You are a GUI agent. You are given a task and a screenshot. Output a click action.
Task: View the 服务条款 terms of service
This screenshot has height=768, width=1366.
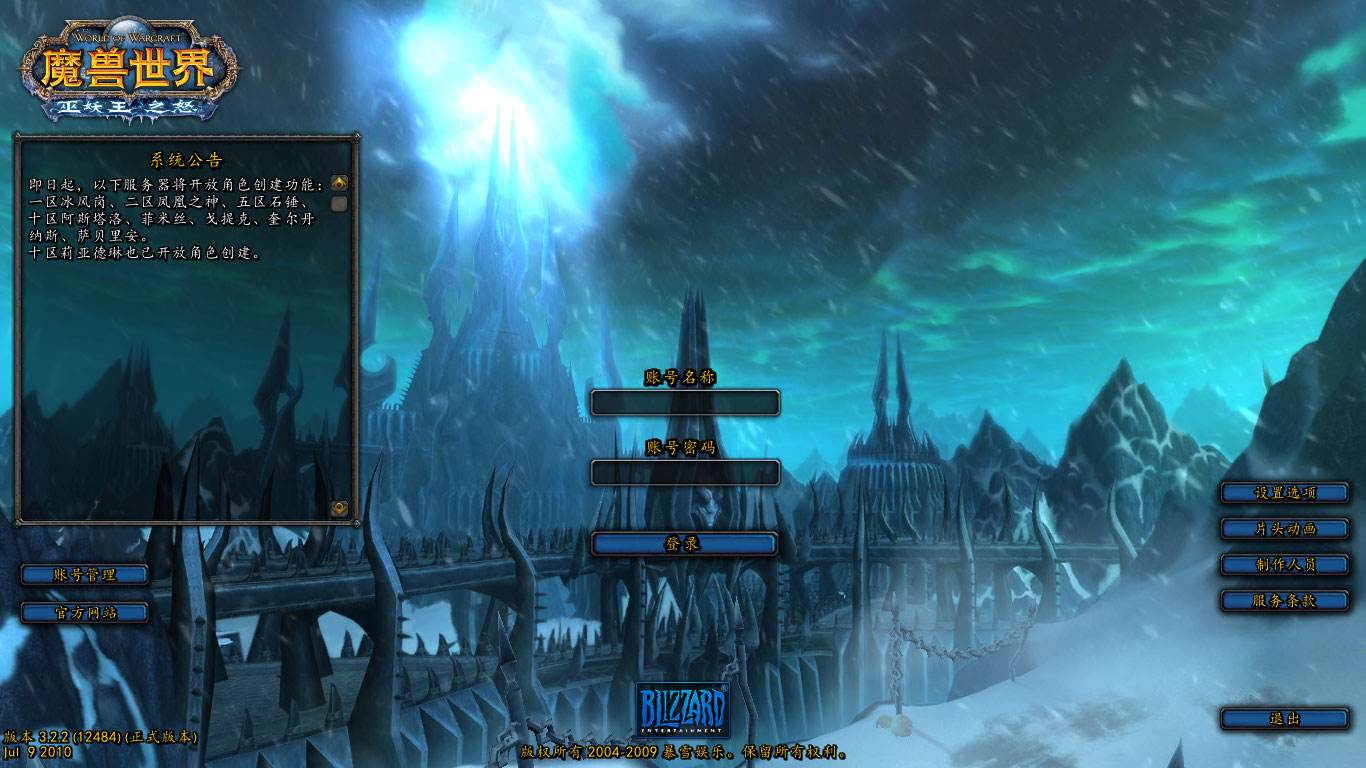1285,600
